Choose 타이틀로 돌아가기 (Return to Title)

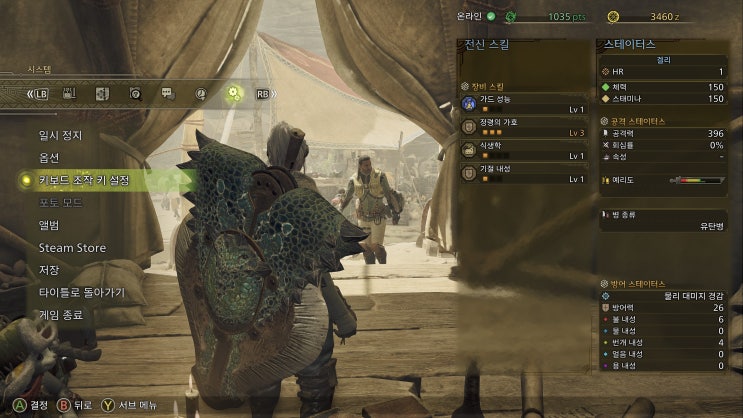(x=81, y=293)
